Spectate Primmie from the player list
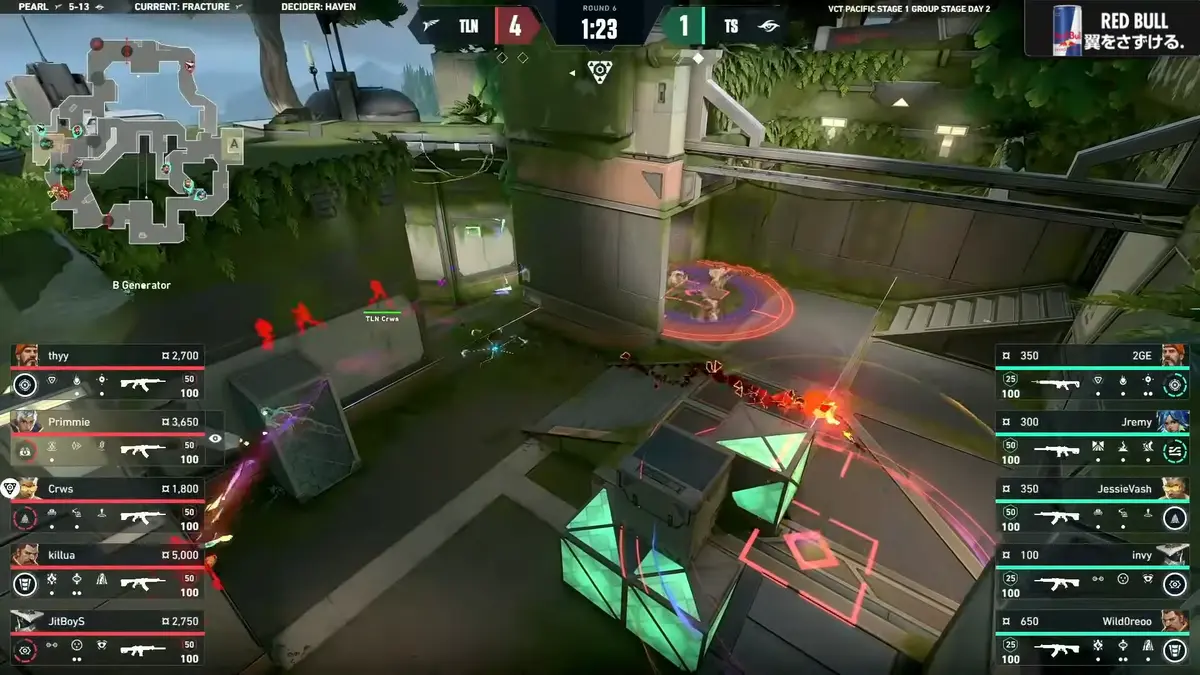This screenshot has width=1200, height=675. [x=108, y=436]
